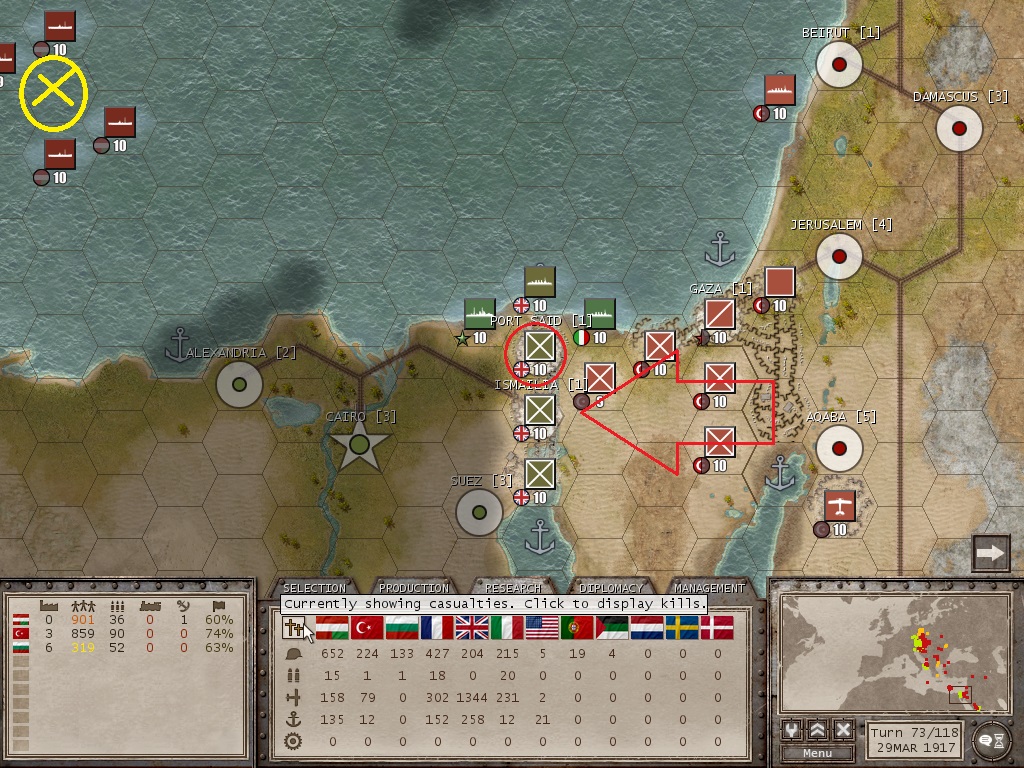The image size is (1024, 768).
Task: Select the circled British infantry at Port Said
Action: (540, 346)
